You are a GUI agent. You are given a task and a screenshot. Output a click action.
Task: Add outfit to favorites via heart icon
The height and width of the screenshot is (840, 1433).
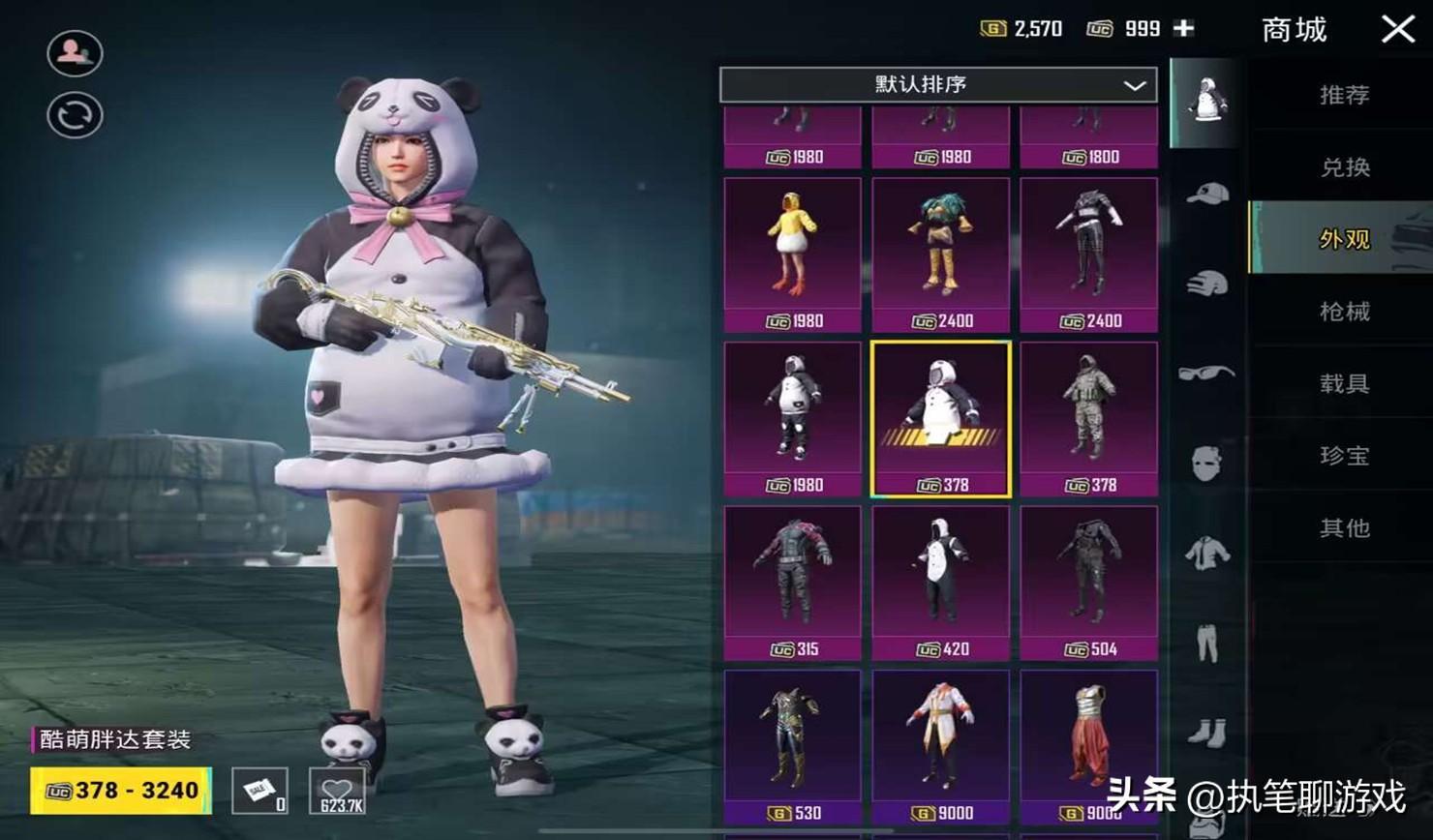pos(338,791)
